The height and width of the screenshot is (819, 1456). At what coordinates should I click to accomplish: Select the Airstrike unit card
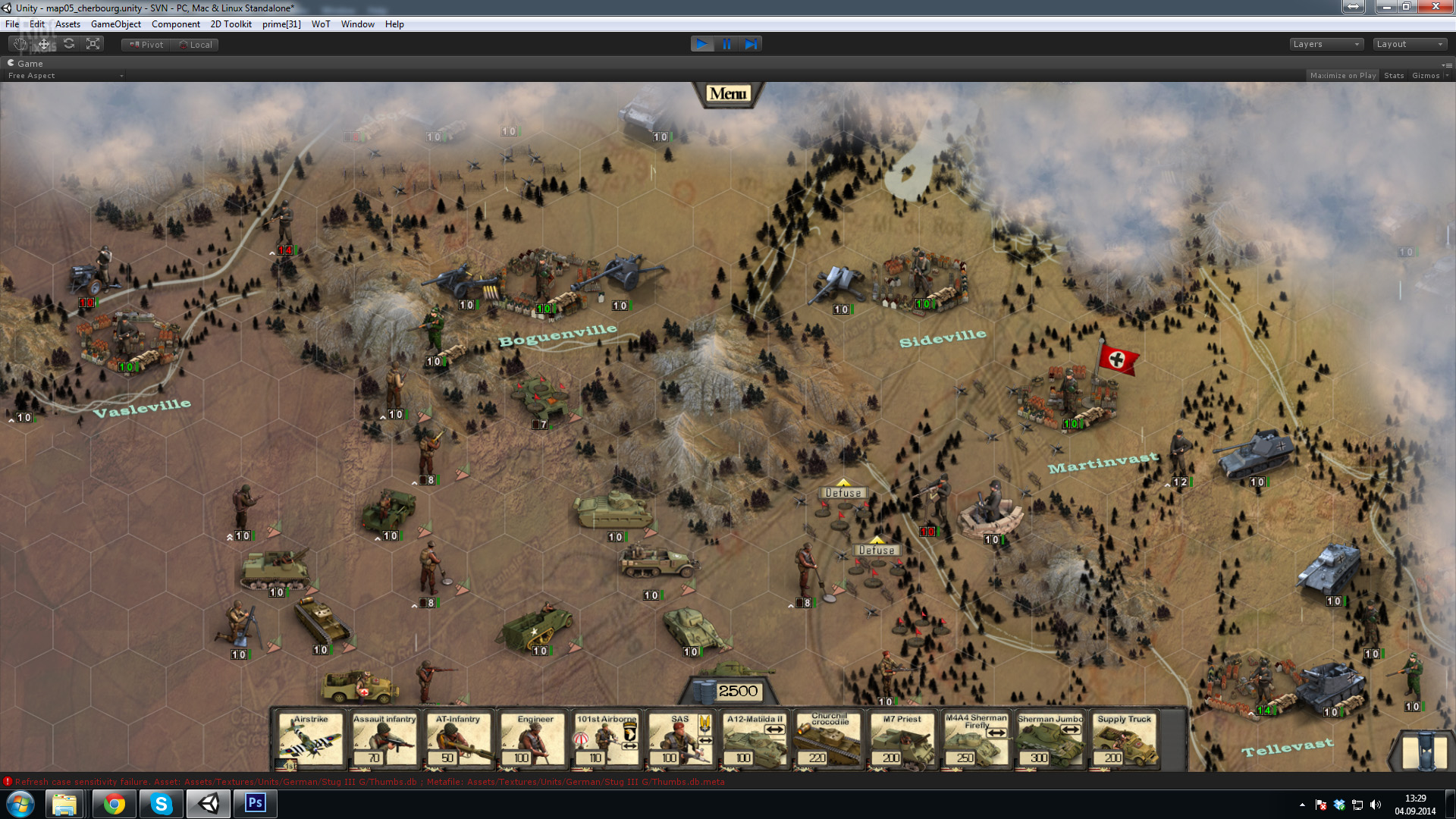[310, 741]
